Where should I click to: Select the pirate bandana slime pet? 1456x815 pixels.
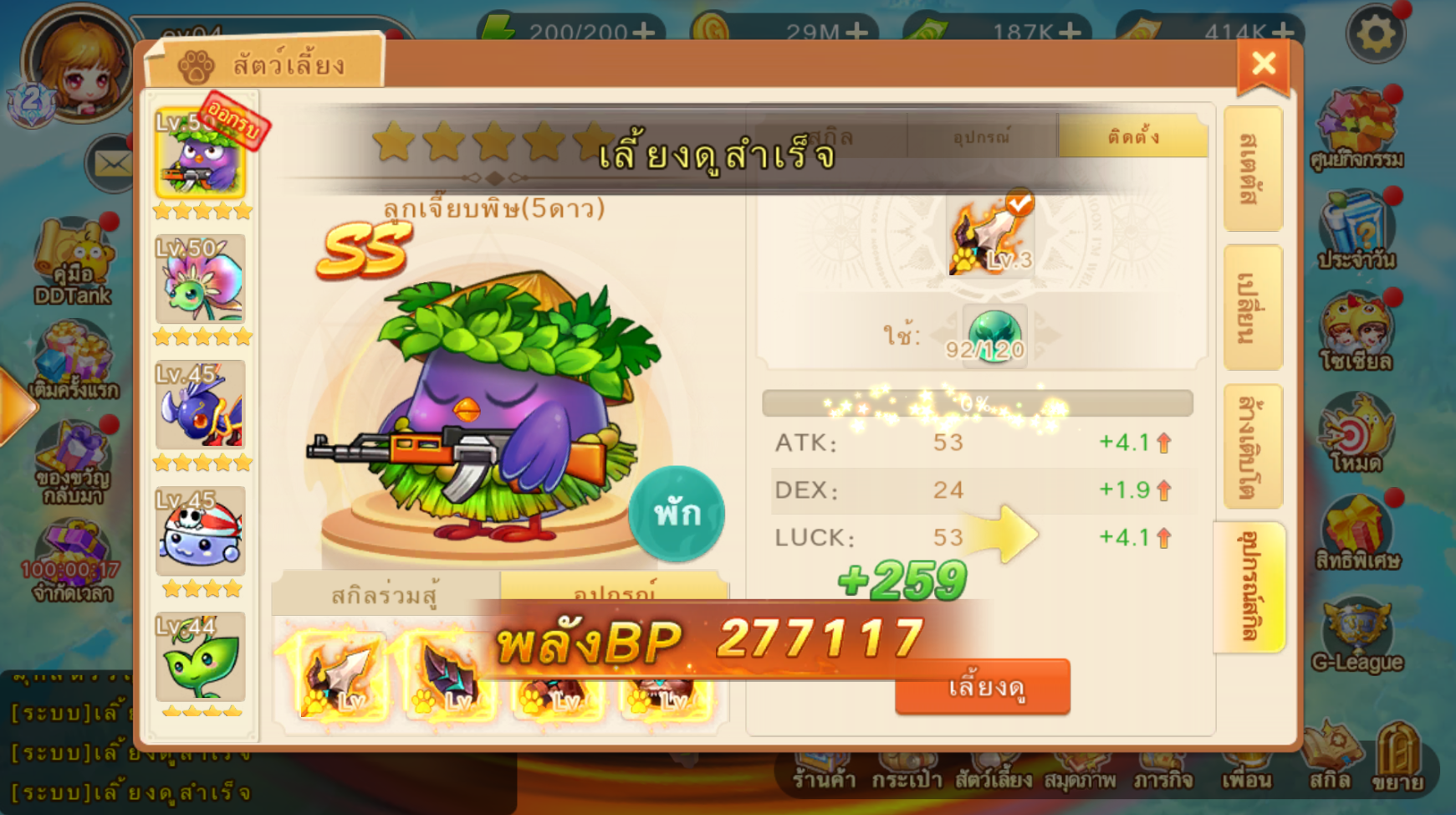pyautogui.click(x=201, y=532)
